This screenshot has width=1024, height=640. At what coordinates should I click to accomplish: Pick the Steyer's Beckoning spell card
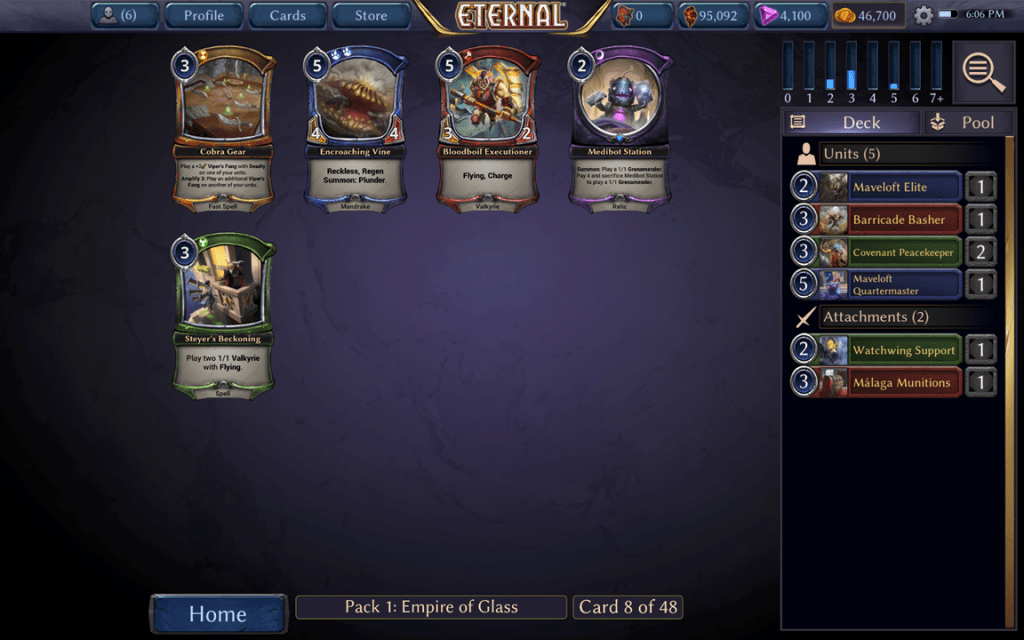(x=224, y=314)
